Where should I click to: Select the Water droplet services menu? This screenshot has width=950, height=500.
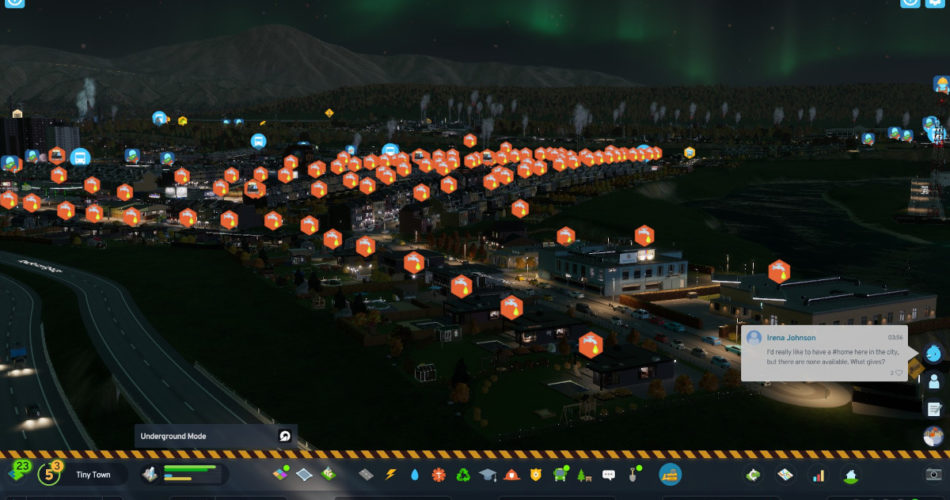click(x=415, y=474)
